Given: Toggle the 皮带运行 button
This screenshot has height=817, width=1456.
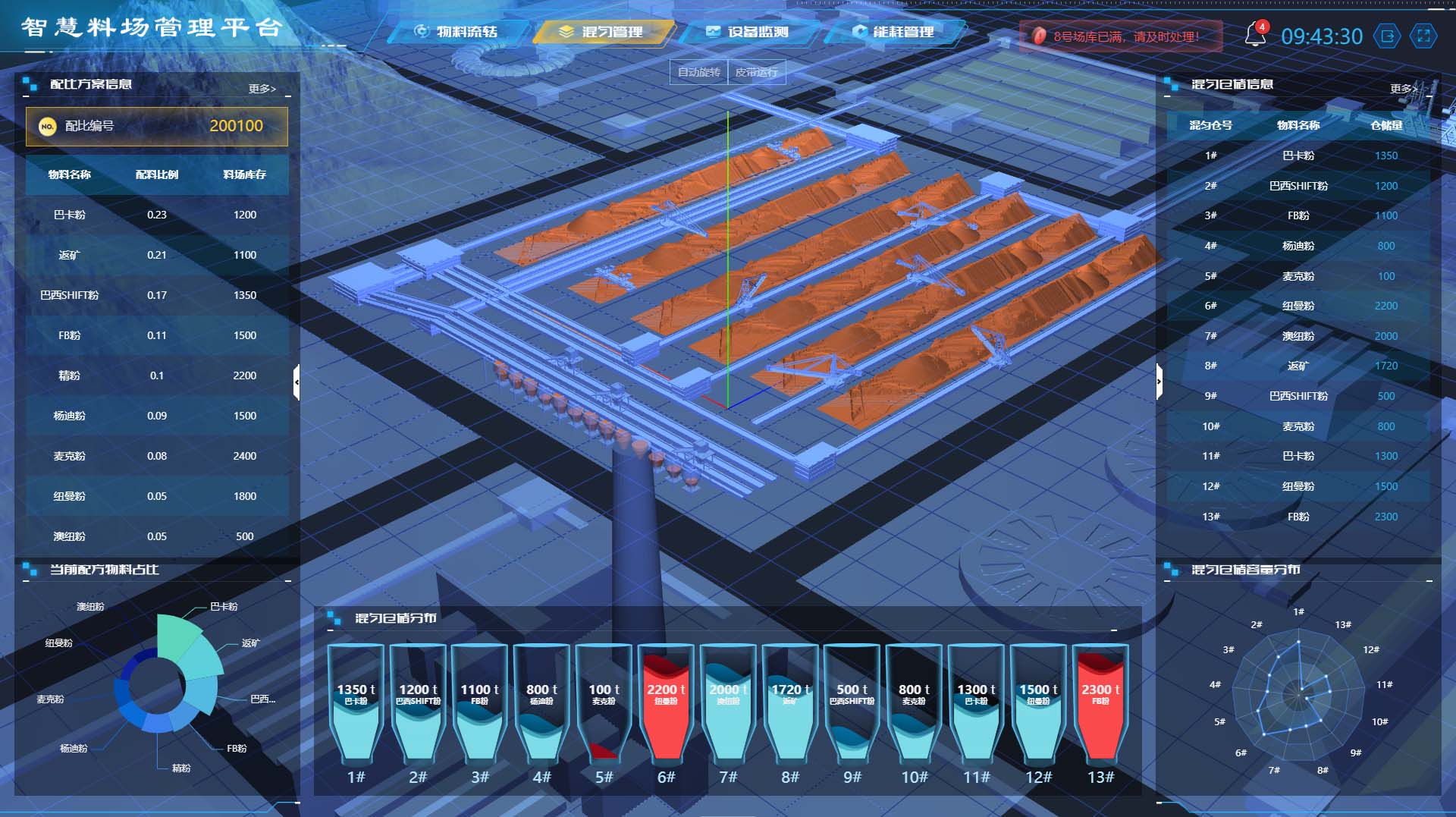Looking at the screenshot, I should [x=756, y=72].
